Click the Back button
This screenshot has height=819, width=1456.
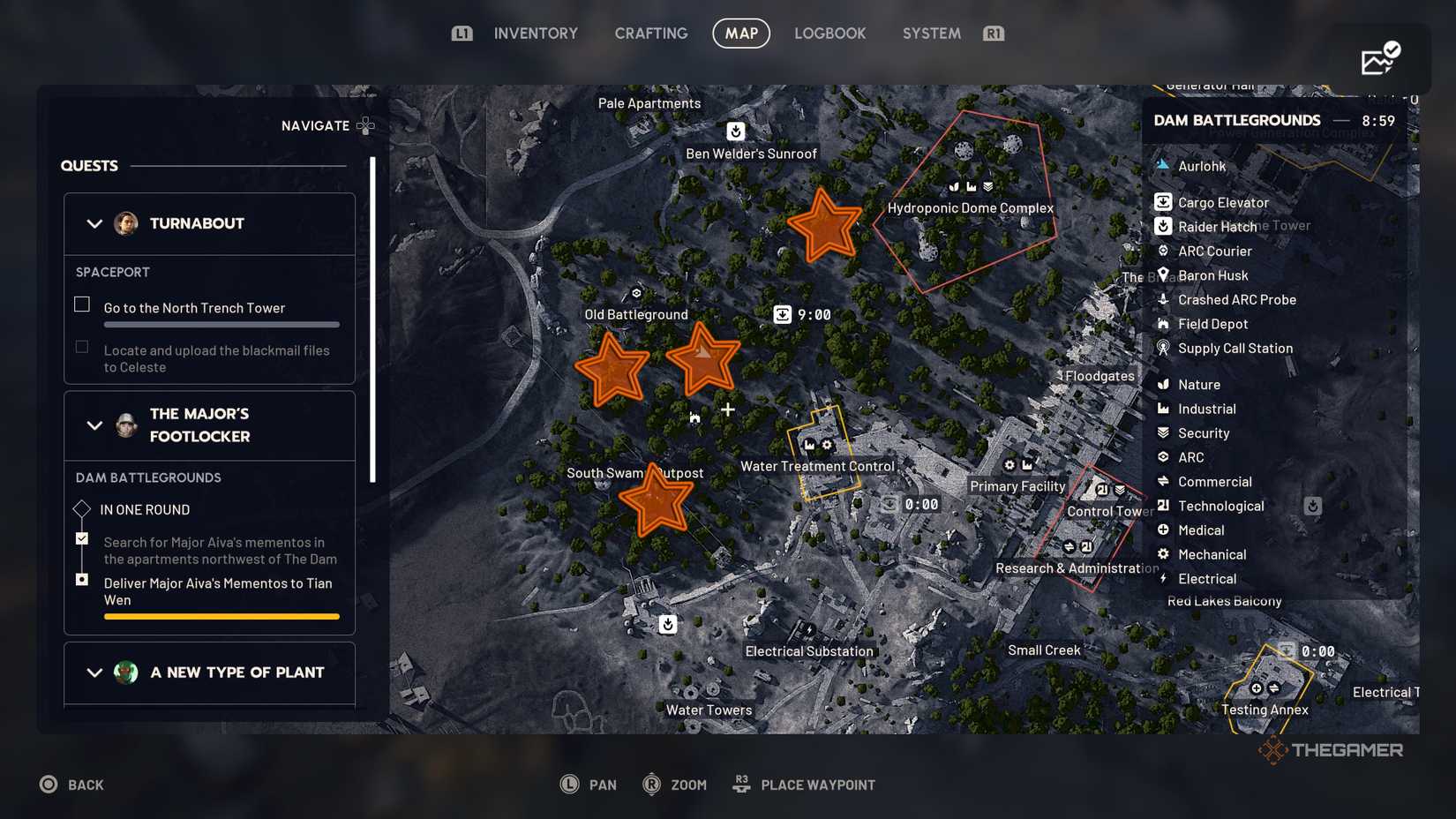point(72,784)
